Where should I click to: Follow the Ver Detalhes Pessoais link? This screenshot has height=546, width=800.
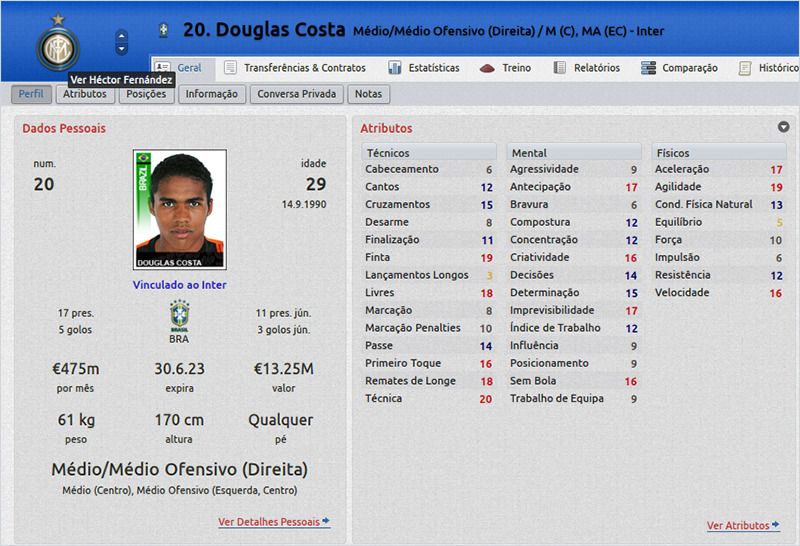[273, 522]
